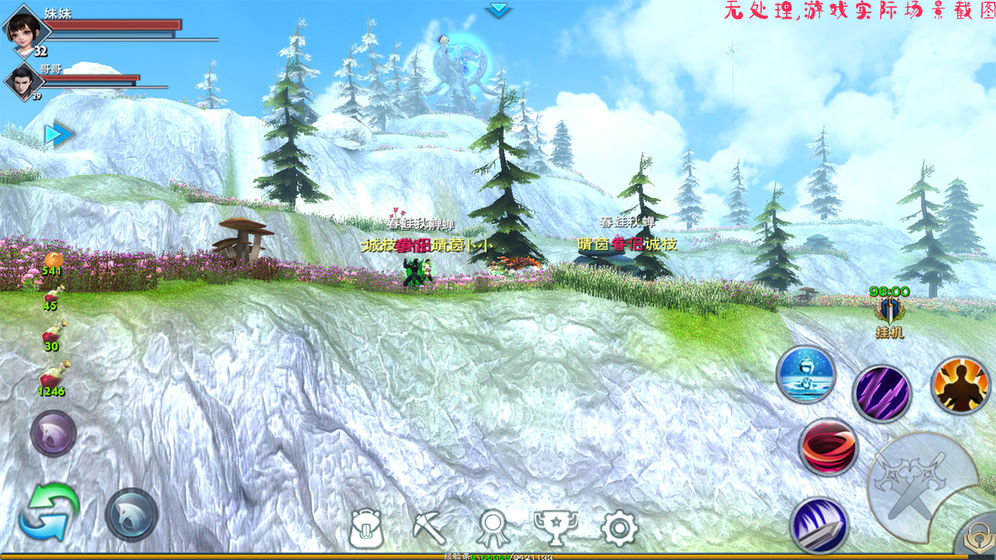Cast the red whirlwind skill

pyautogui.click(x=828, y=446)
